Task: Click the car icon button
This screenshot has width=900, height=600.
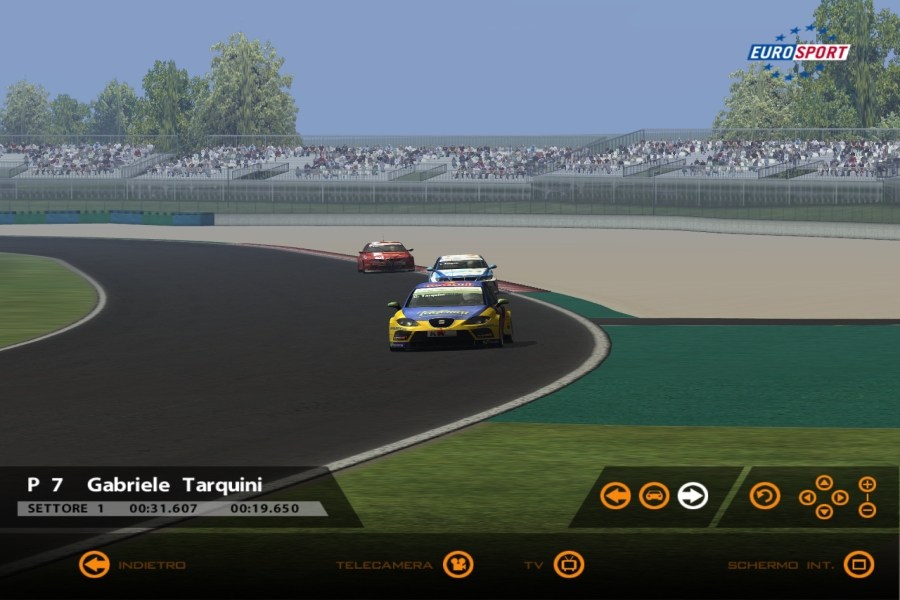Action: coord(654,496)
